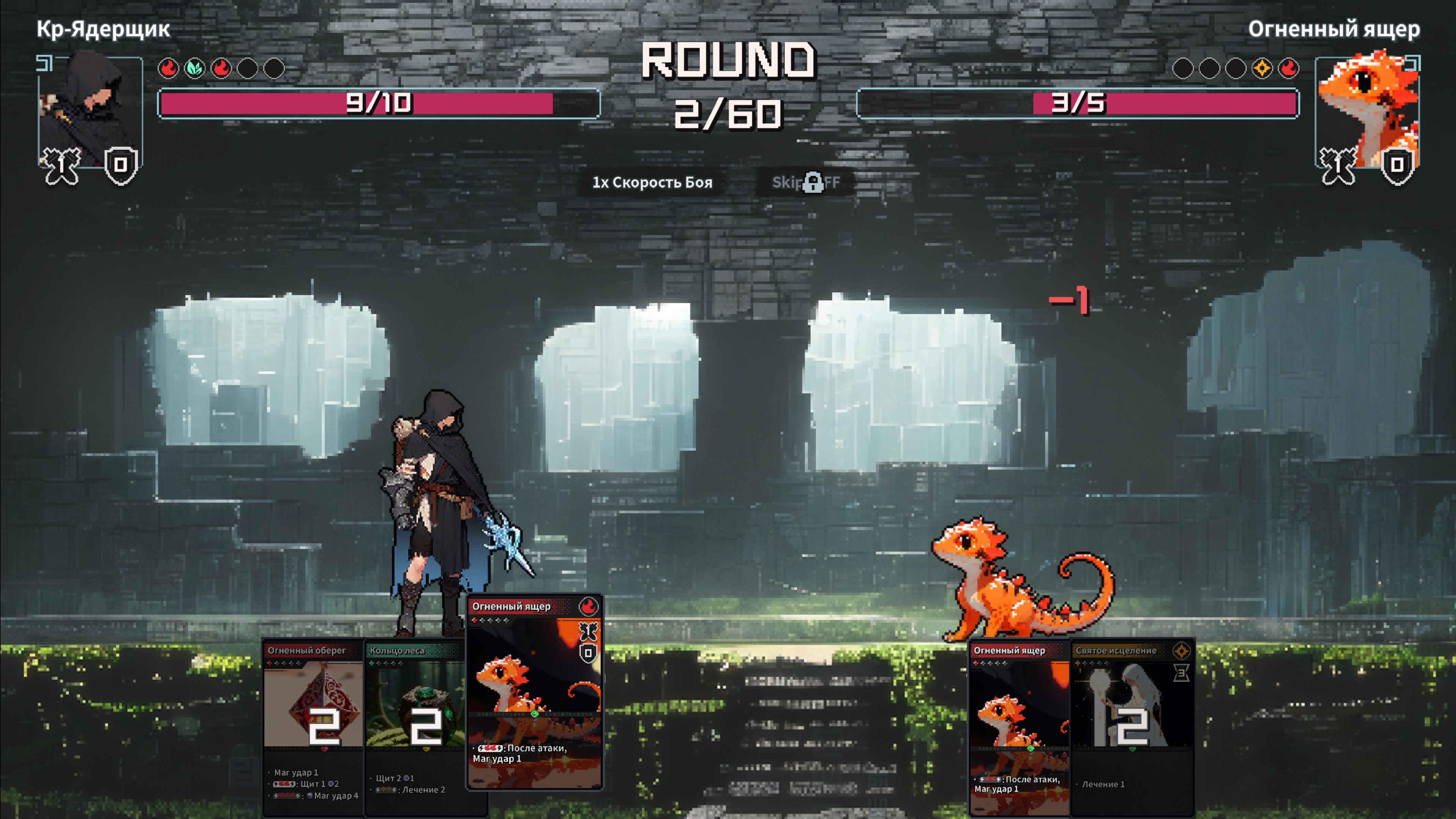The width and height of the screenshot is (1456, 819).
Task: Select the Огненный оберег card
Action: point(313,726)
